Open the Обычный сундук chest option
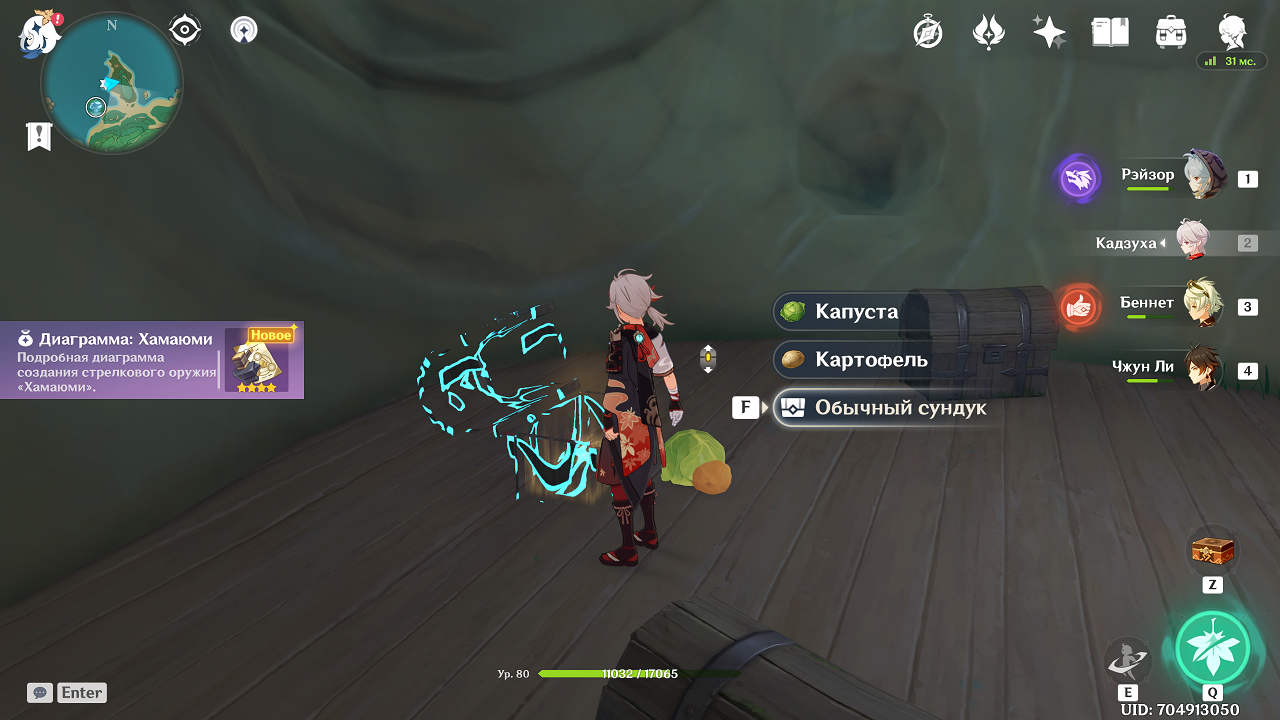The image size is (1280, 720). [886, 407]
